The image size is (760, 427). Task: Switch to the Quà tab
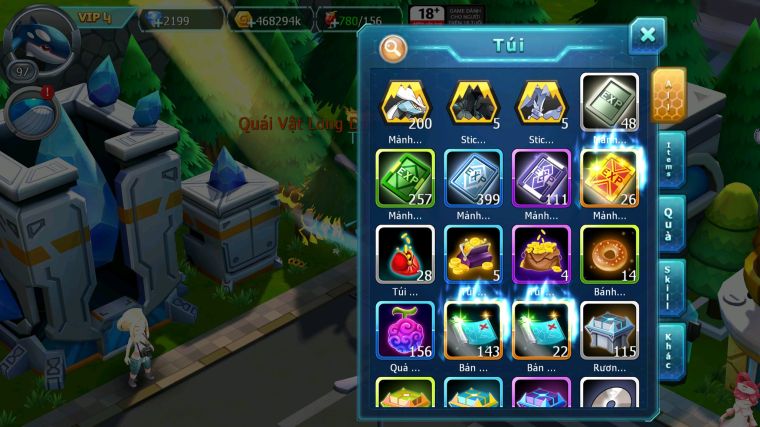pyautogui.click(x=670, y=223)
